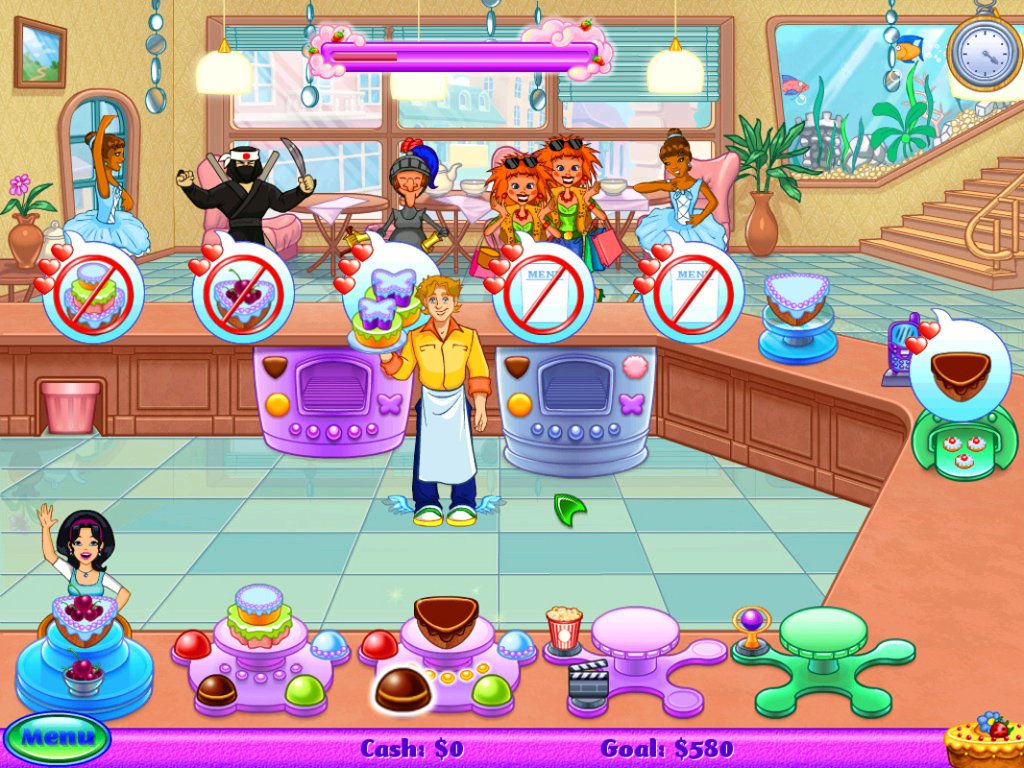Click the pink trash can
The width and height of the screenshot is (1024, 768).
[71, 406]
